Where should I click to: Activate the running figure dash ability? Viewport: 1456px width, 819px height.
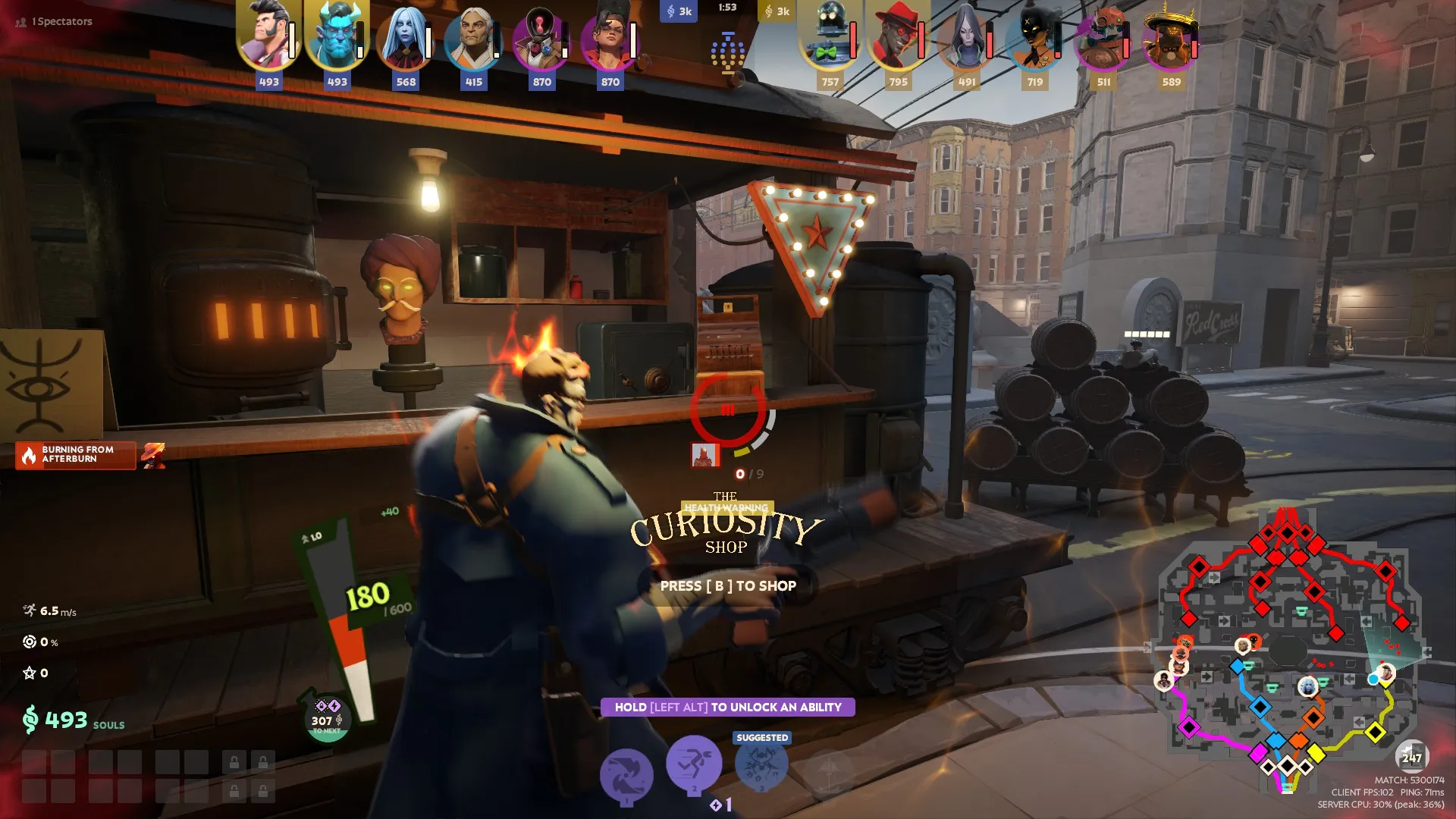coord(693,764)
